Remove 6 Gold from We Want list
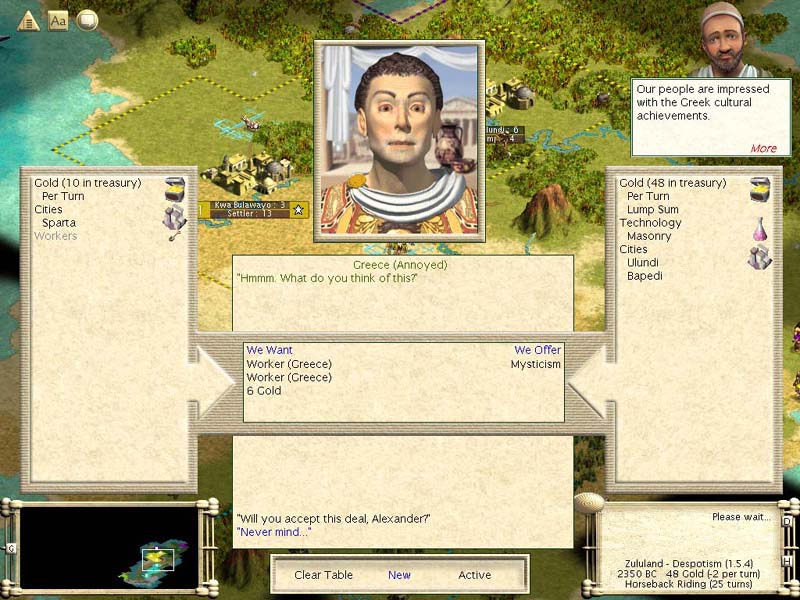The image size is (800, 600). (x=264, y=391)
